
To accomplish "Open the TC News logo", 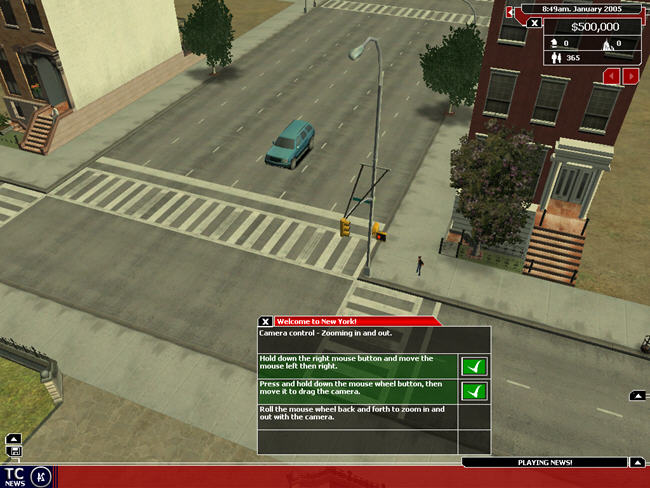I will click(x=14, y=475).
